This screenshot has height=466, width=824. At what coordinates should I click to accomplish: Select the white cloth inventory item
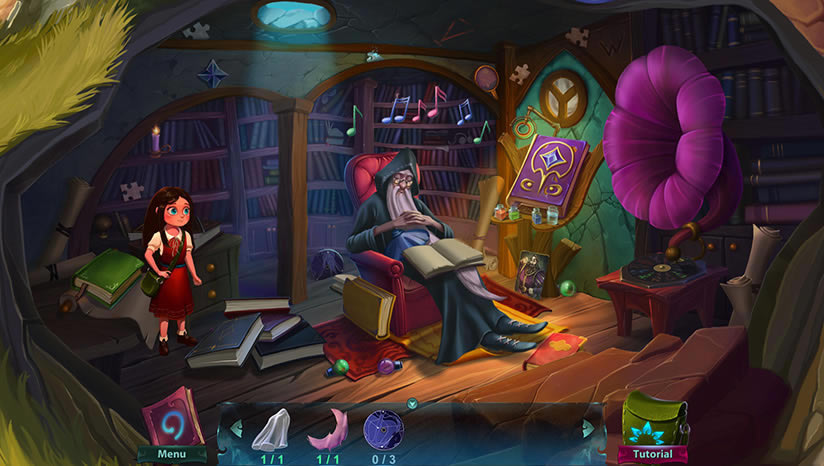(270, 428)
